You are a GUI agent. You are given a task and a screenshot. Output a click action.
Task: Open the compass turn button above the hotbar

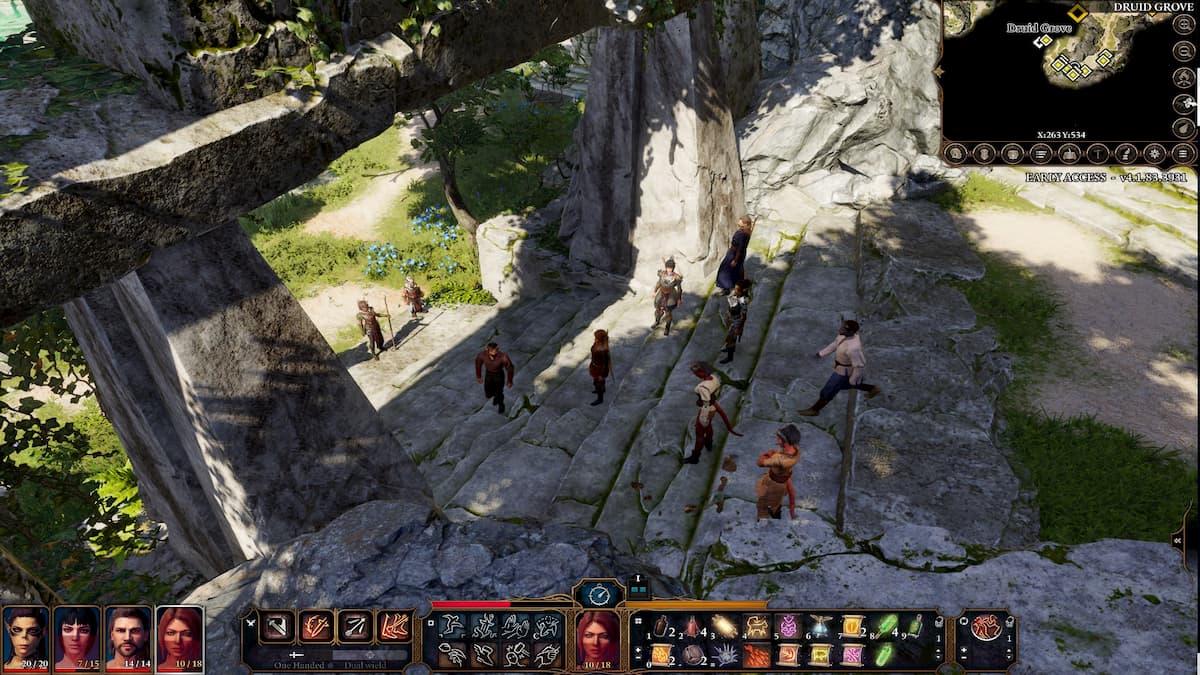click(x=599, y=594)
